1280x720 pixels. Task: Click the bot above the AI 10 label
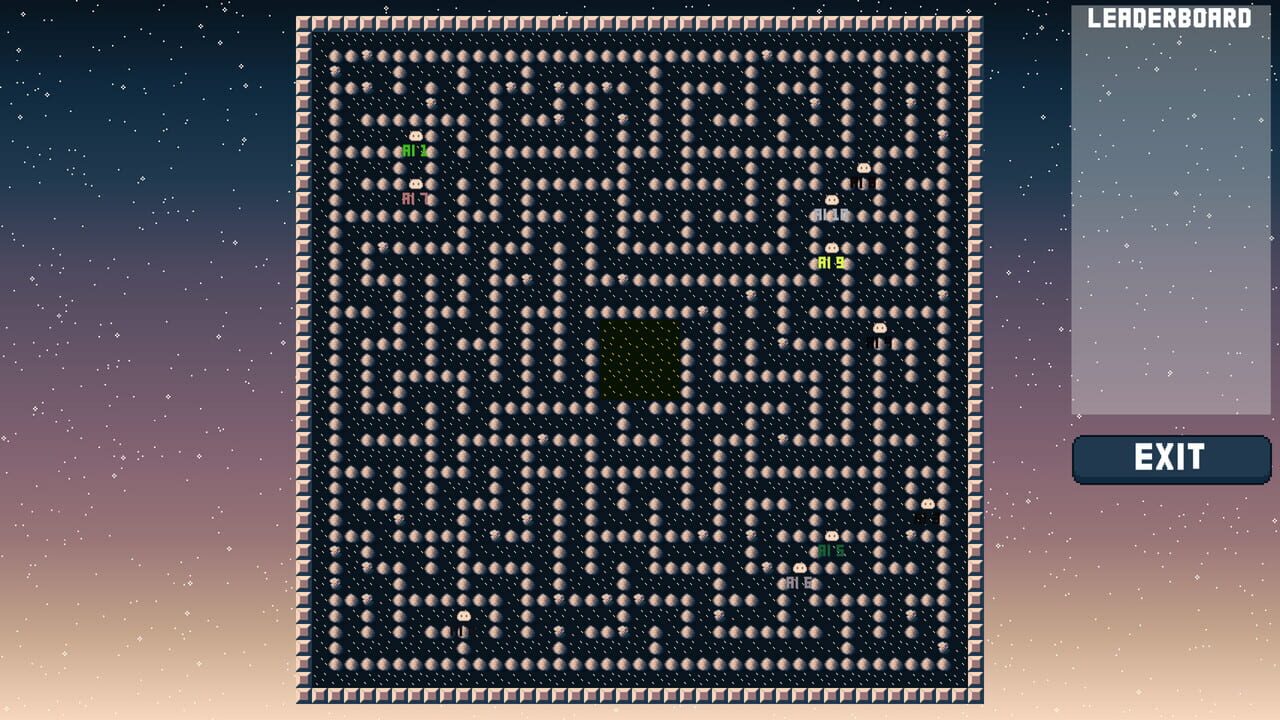(831, 200)
